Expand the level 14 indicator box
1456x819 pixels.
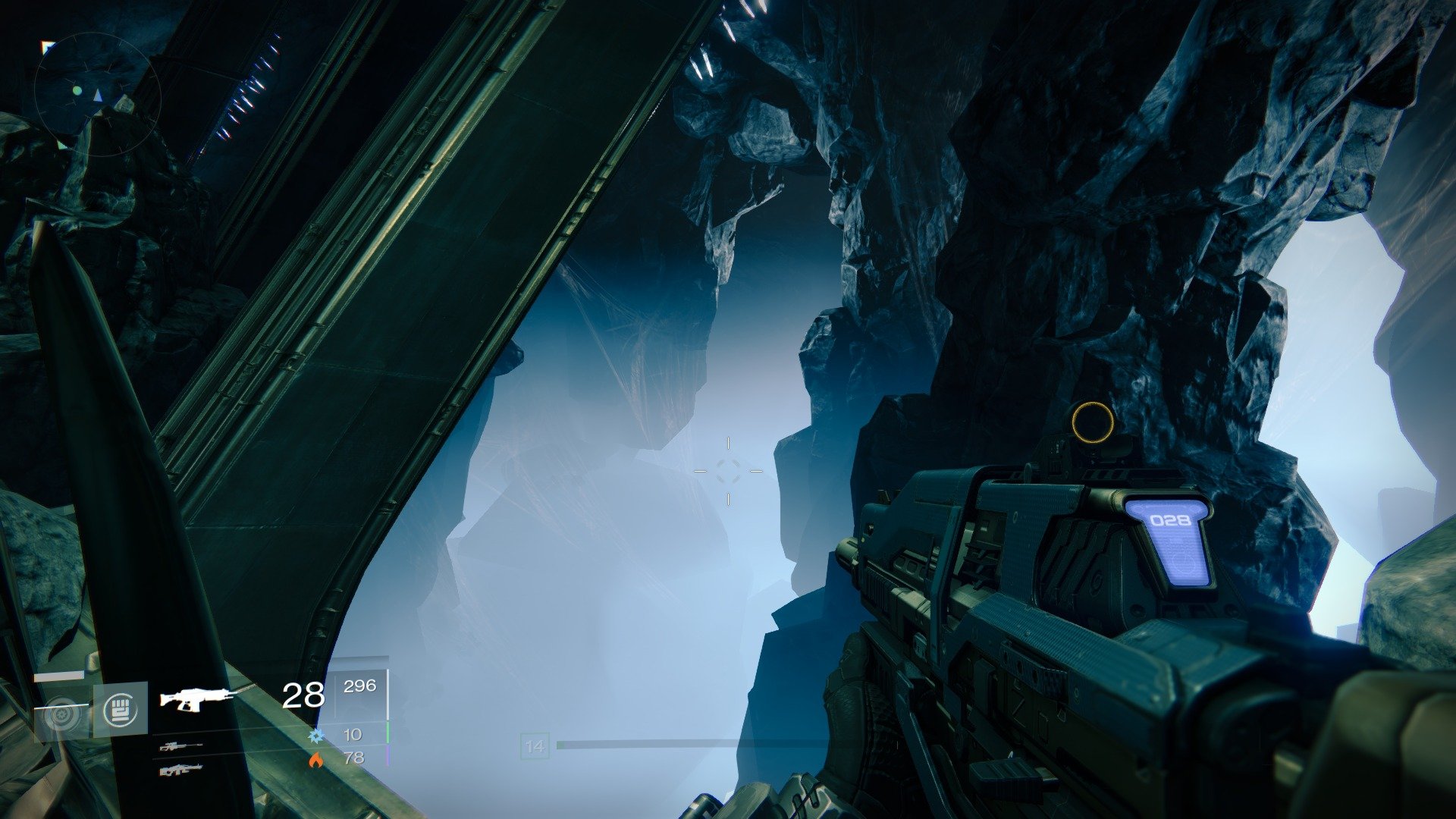tap(536, 746)
